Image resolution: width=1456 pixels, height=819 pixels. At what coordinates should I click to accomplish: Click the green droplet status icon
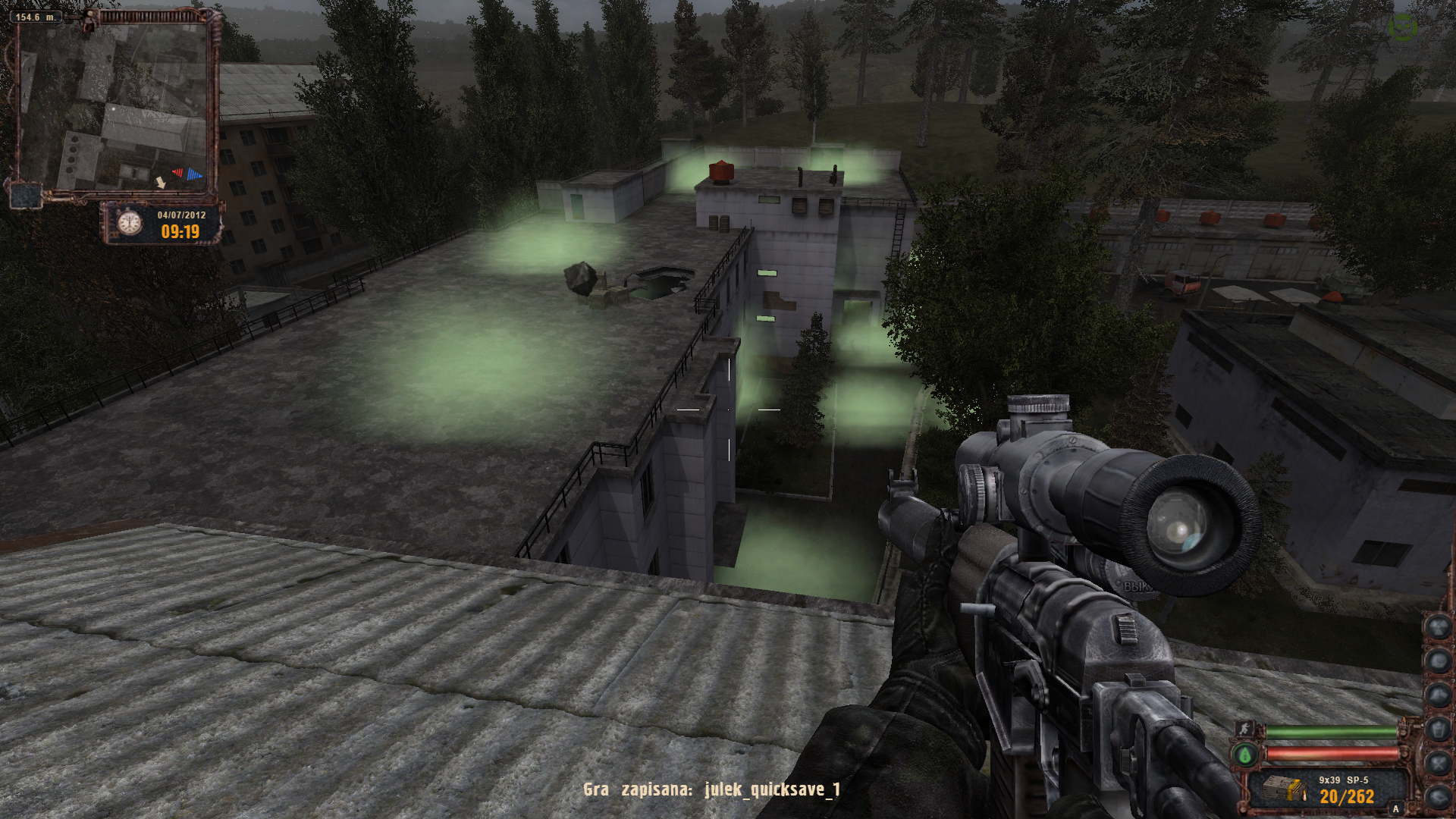[1244, 755]
